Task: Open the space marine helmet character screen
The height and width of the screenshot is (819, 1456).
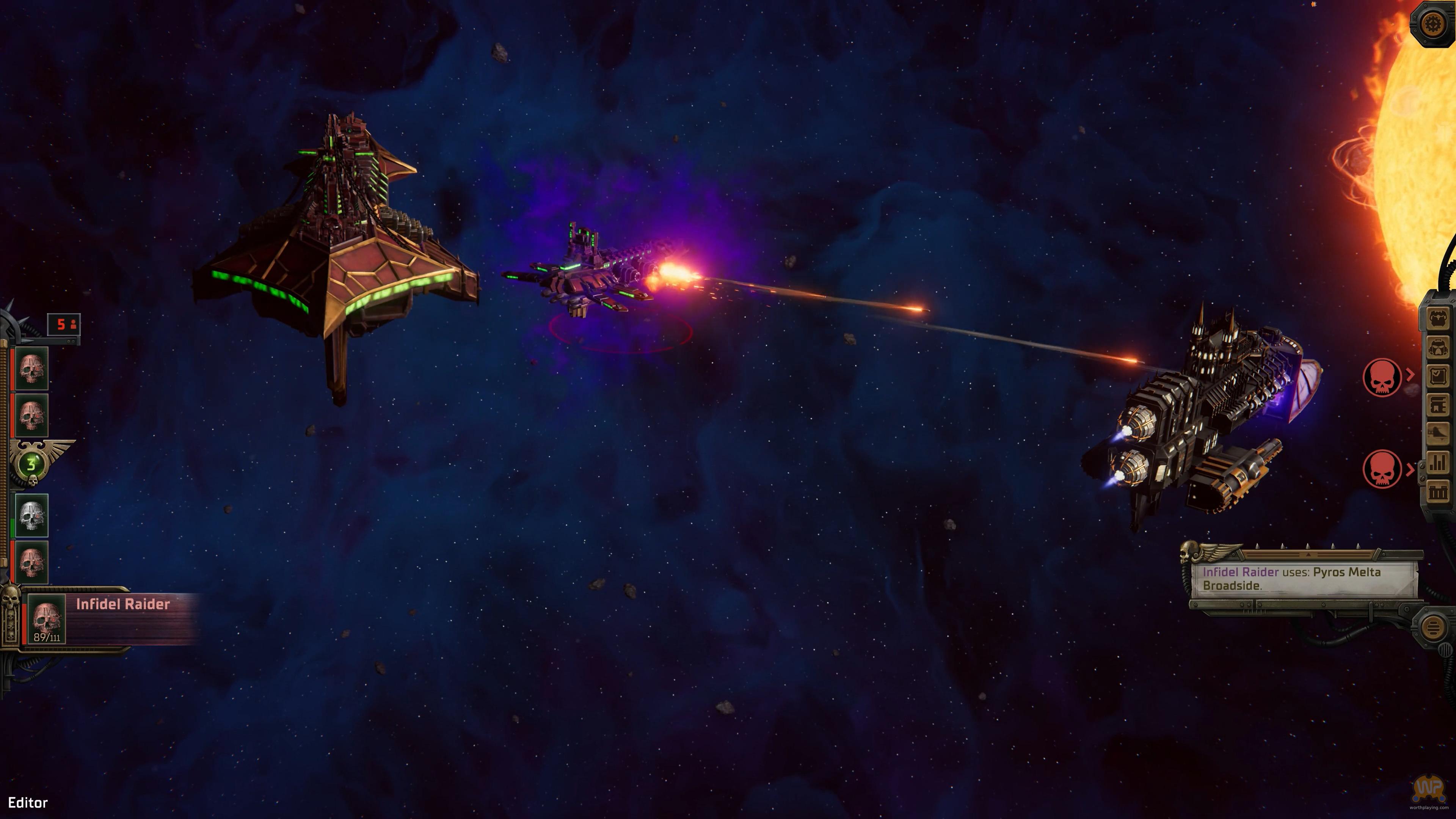Action: point(1438,347)
